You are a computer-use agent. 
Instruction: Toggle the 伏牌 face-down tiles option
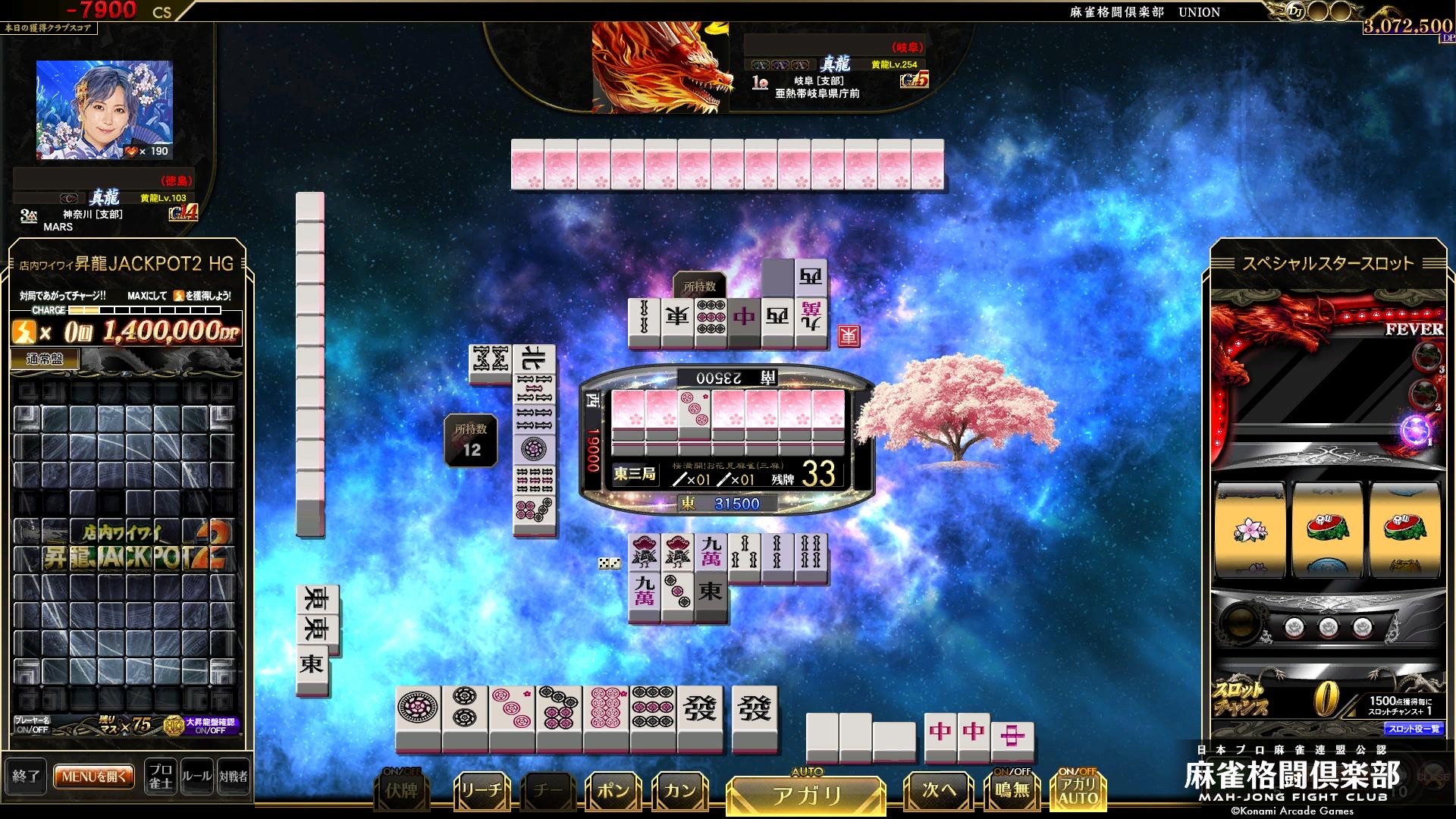401,790
